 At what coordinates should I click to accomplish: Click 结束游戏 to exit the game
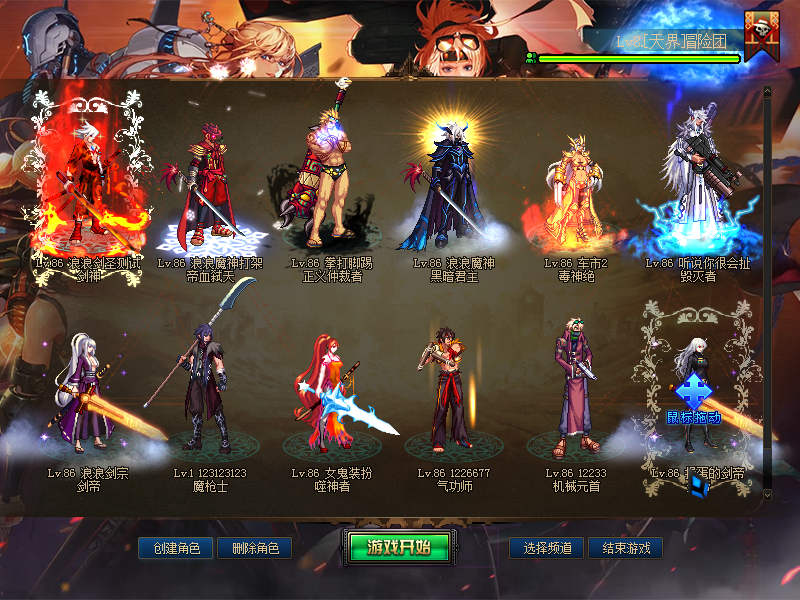625,548
